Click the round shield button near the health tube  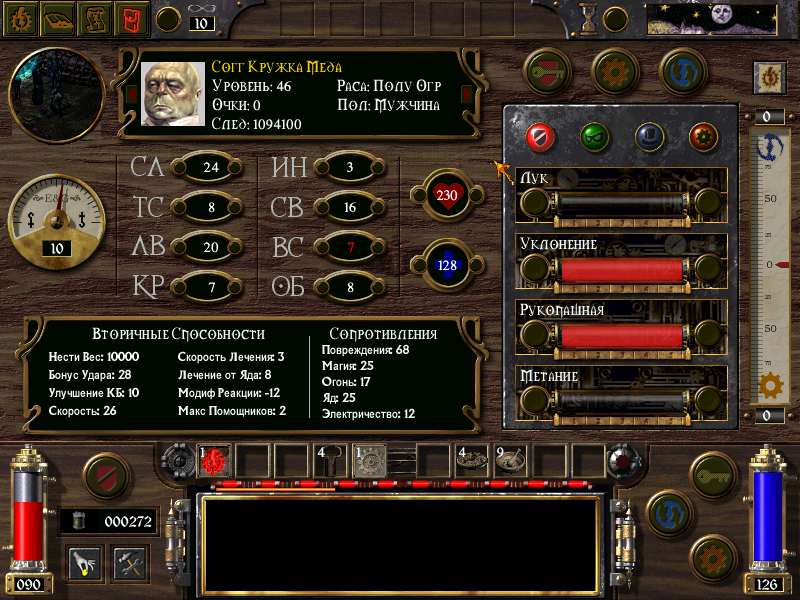tap(105, 478)
